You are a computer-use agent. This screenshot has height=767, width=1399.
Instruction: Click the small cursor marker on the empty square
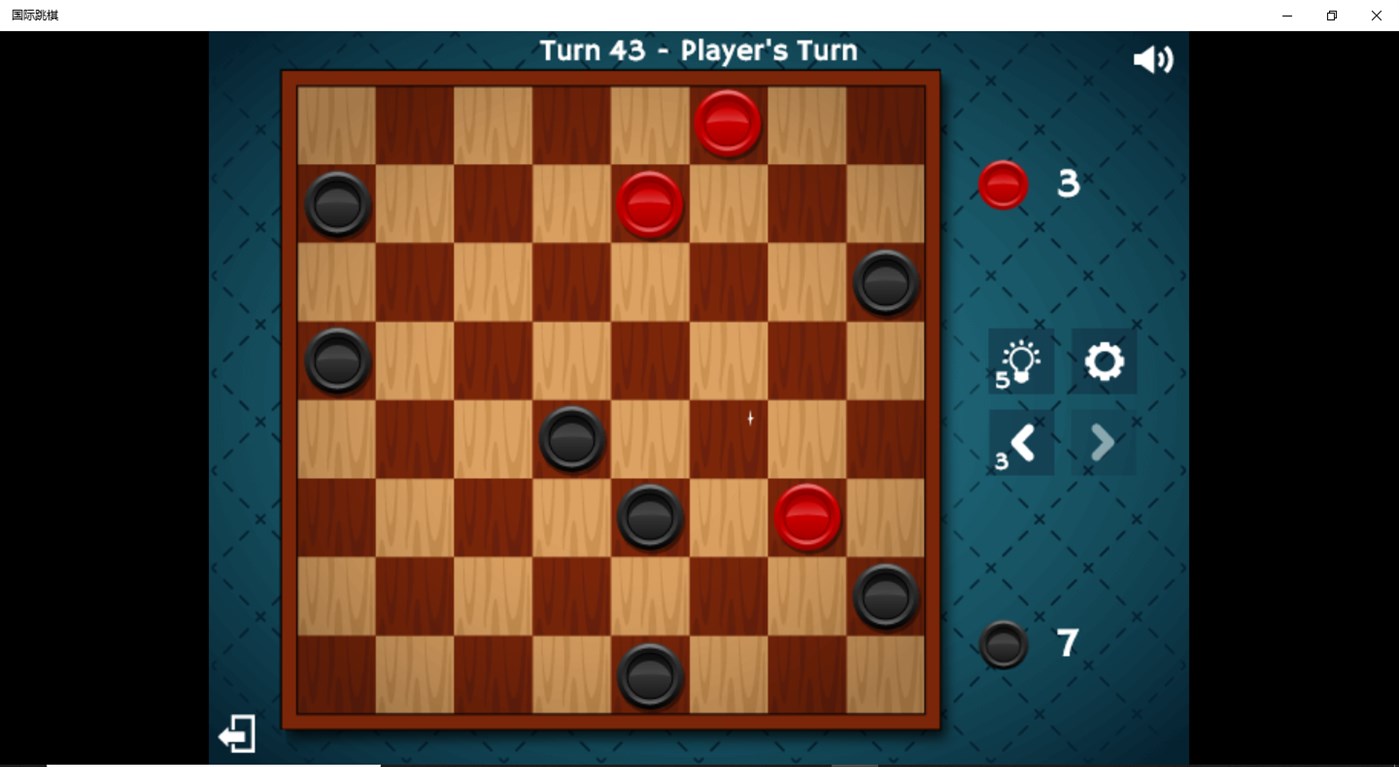[750, 419]
